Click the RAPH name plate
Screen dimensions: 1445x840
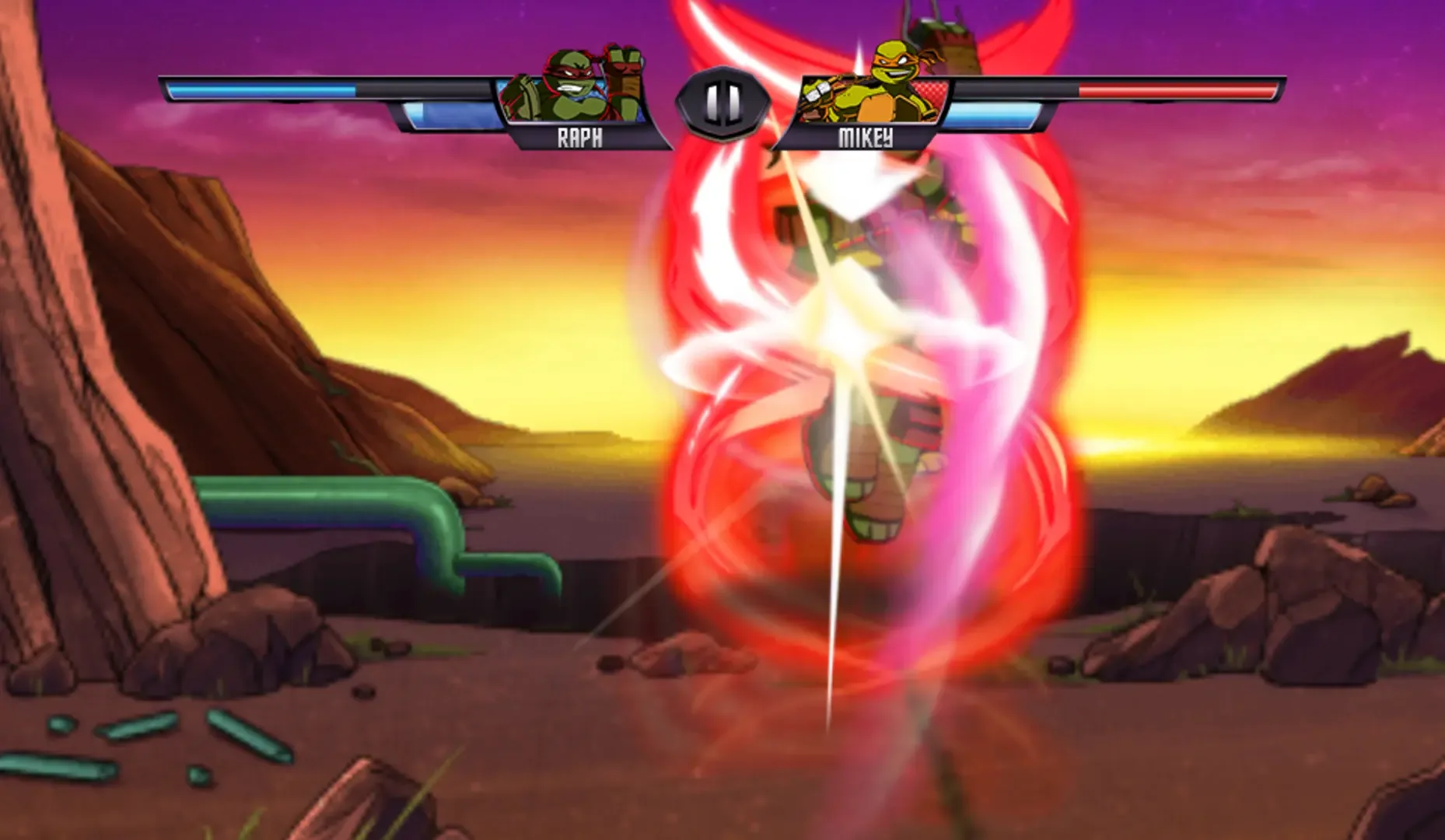[x=579, y=138]
